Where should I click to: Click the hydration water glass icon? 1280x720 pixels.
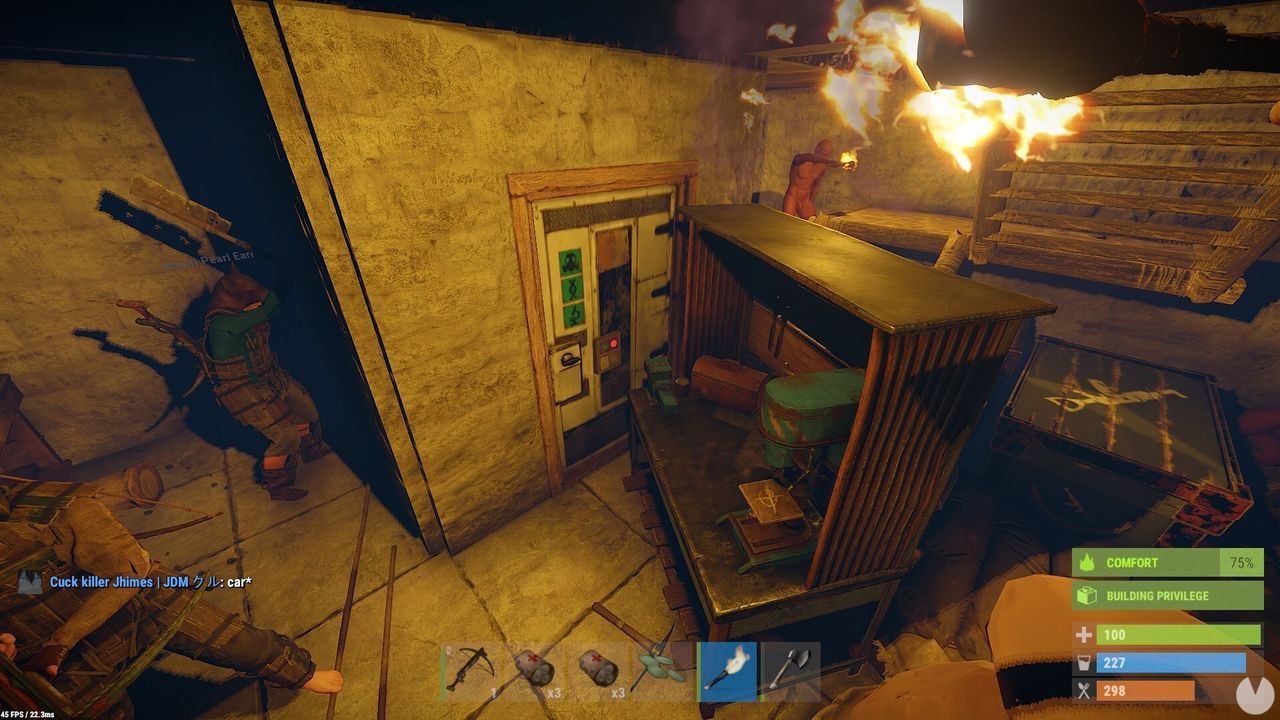point(1085,662)
